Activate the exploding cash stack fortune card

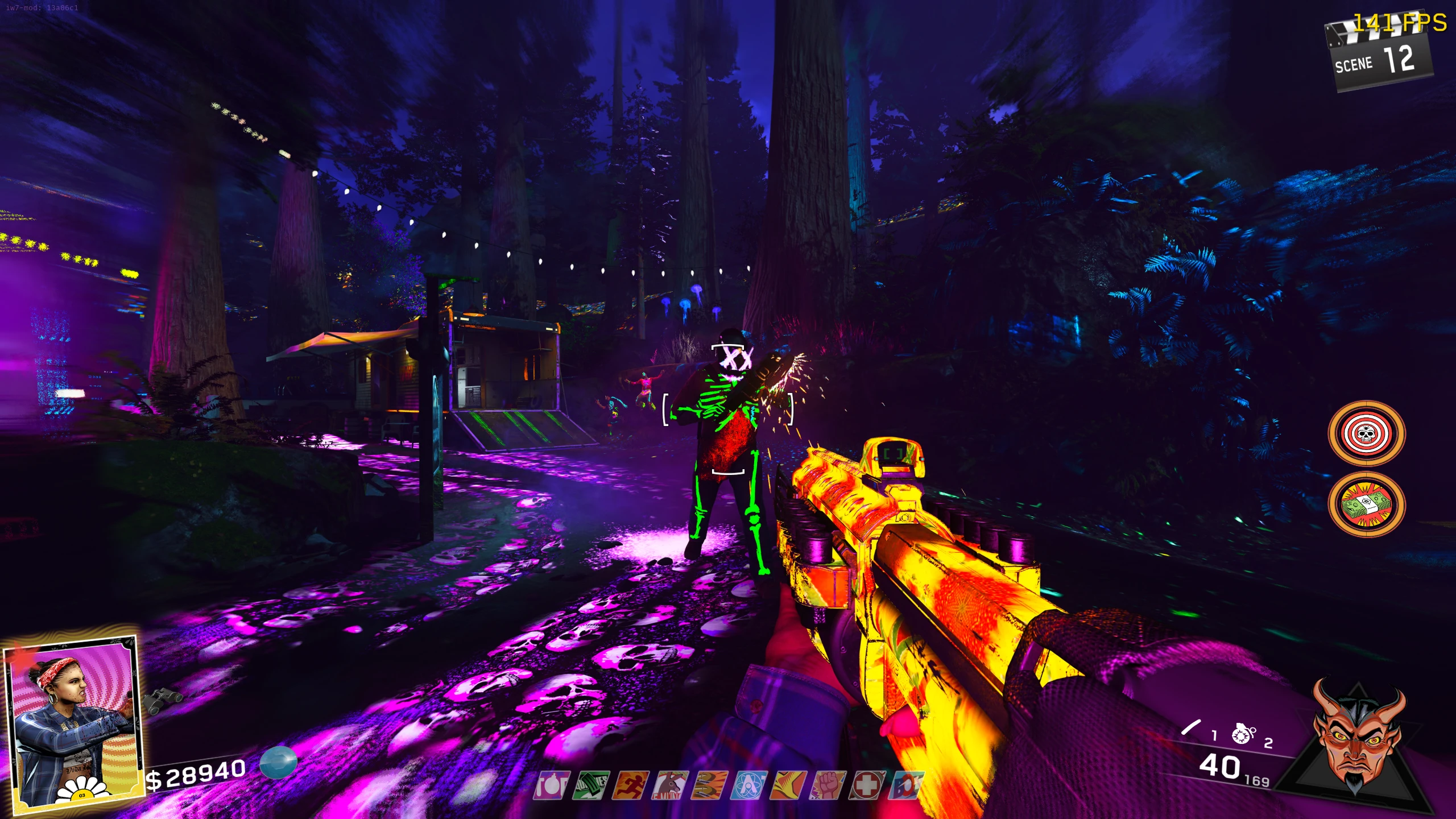pyautogui.click(x=1366, y=504)
